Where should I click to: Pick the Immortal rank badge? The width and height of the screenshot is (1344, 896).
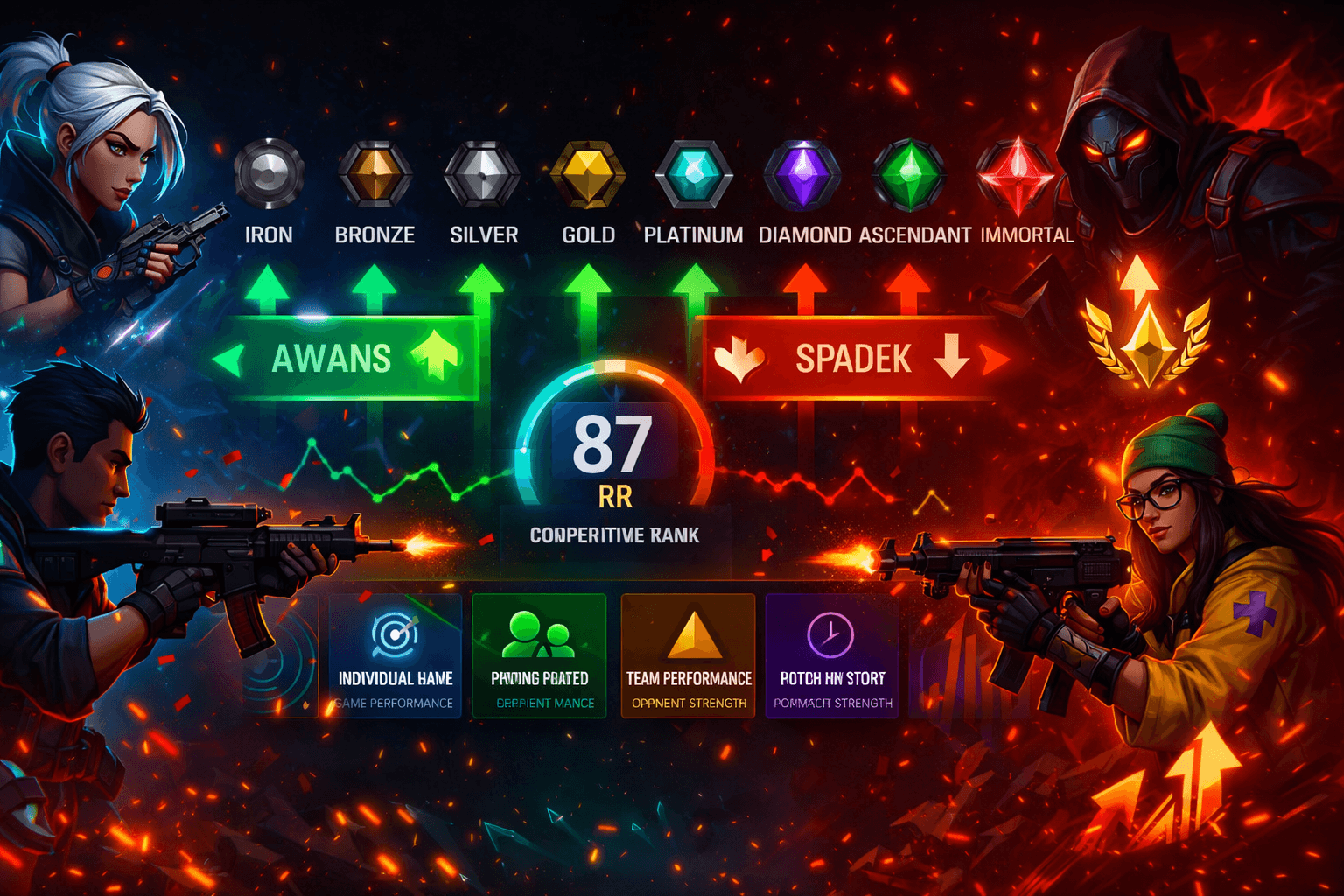(x=1016, y=173)
